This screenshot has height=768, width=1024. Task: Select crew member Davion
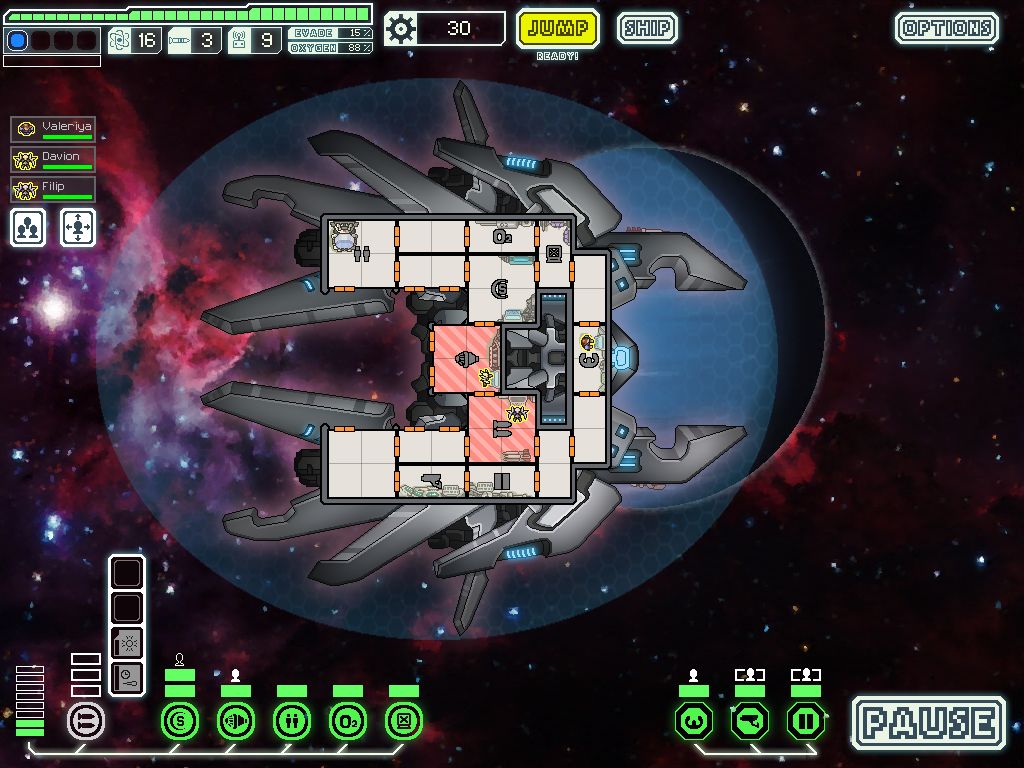point(54,159)
